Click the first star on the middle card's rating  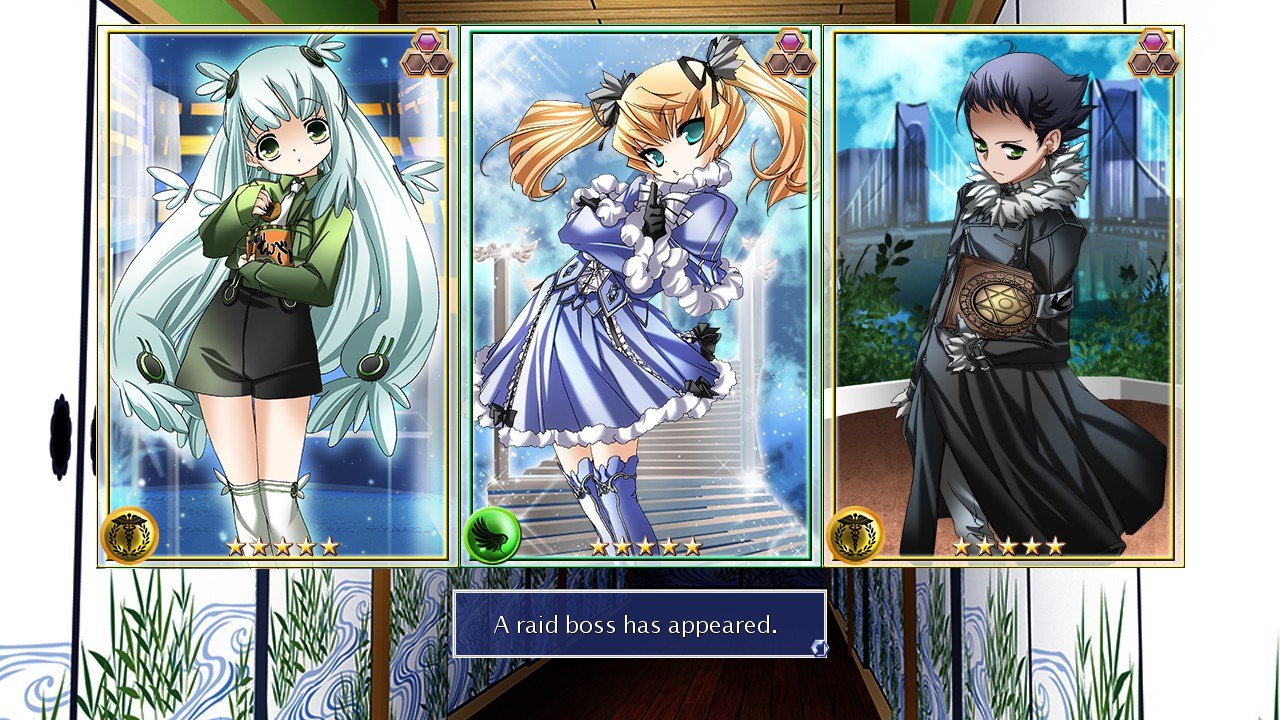click(598, 546)
